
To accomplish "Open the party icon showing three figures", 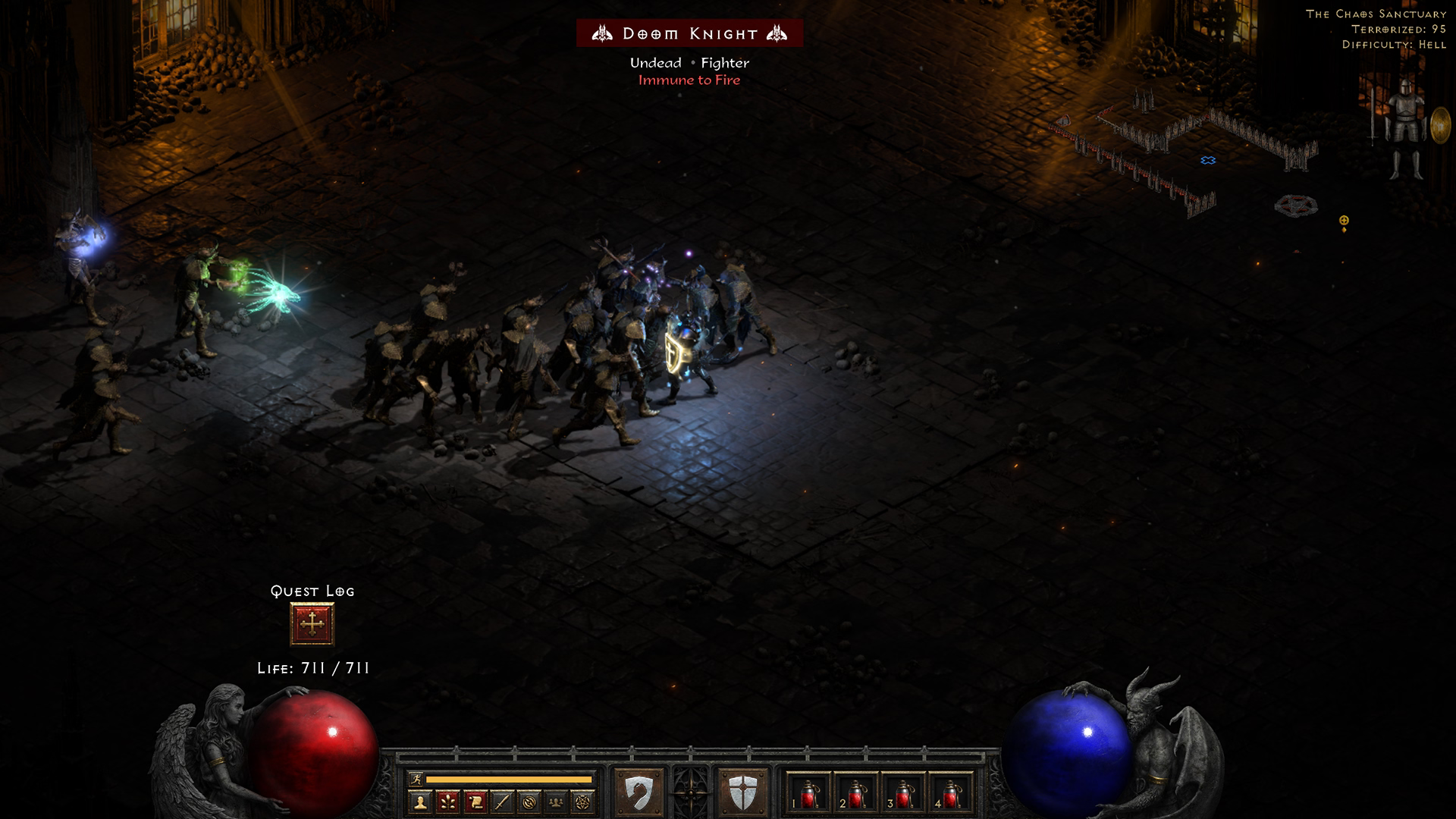I will point(557,802).
